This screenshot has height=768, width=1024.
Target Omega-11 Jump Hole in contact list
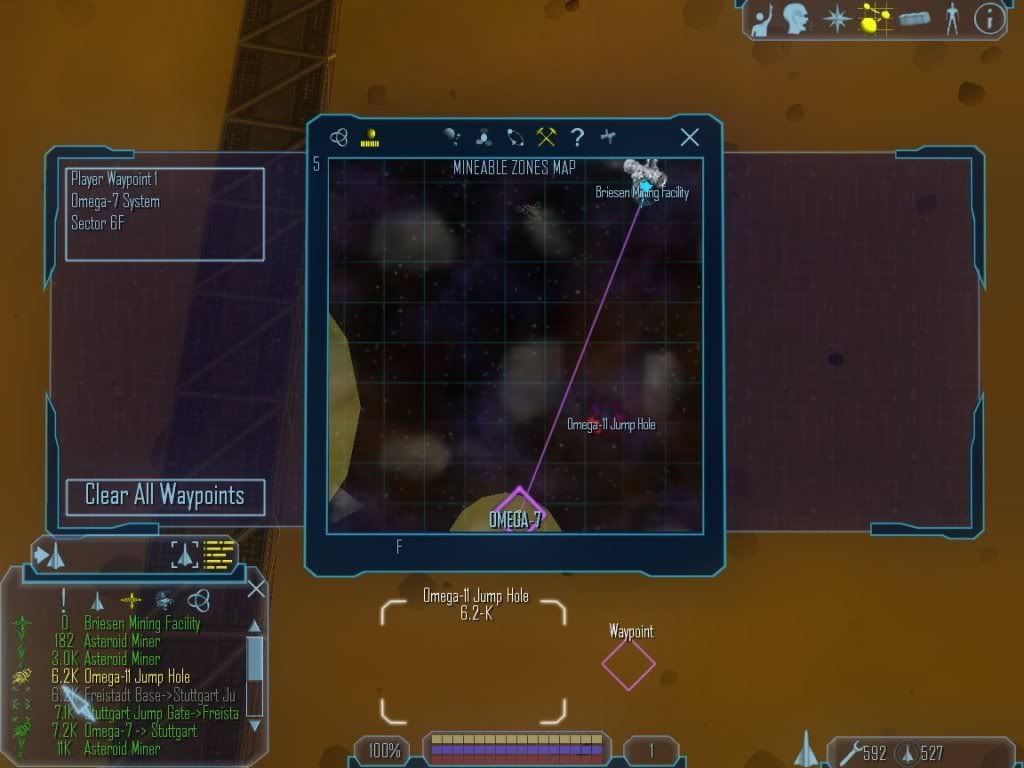tap(137, 677)
